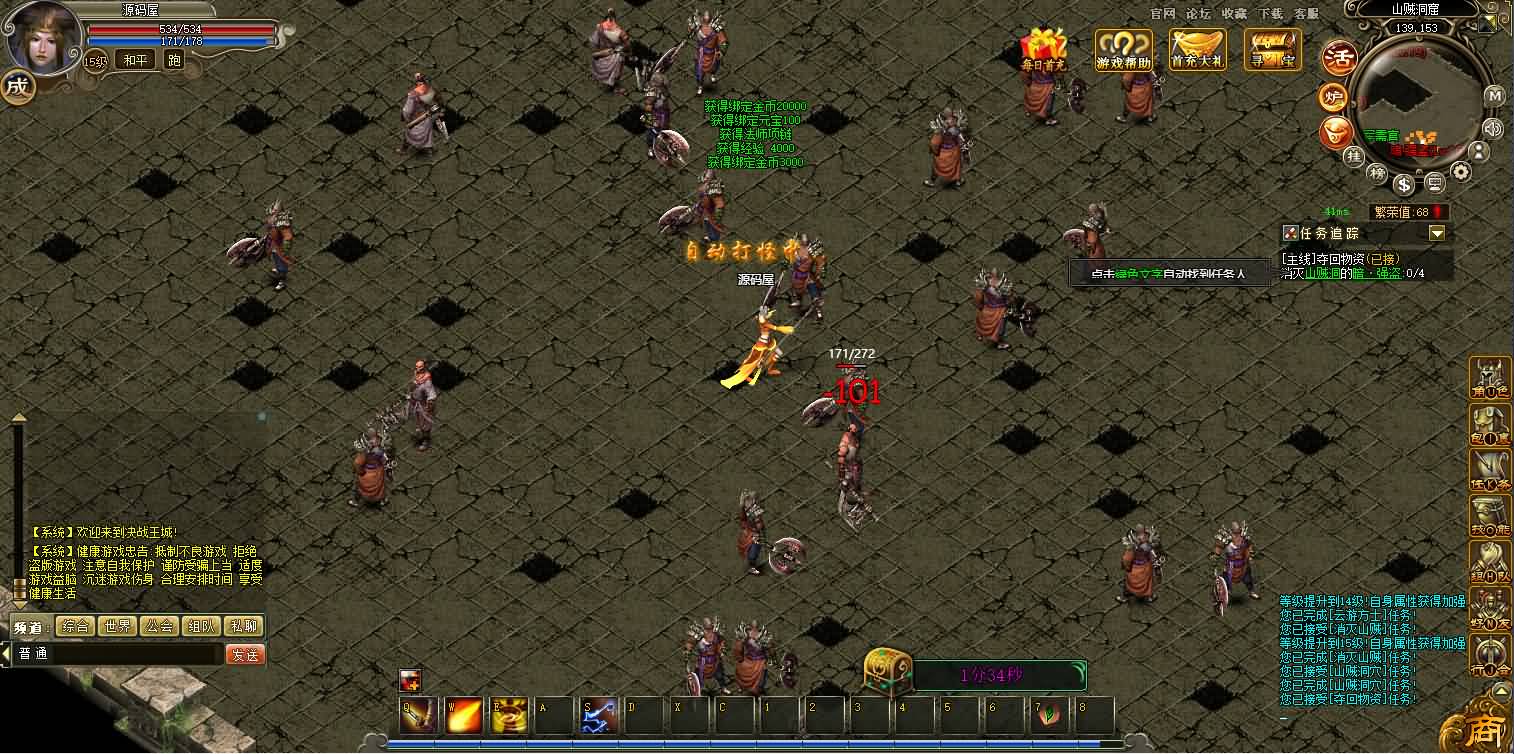1514x754 pixels.
Task: Switch attack mode via 和平 button
Action: click(135, 60)
